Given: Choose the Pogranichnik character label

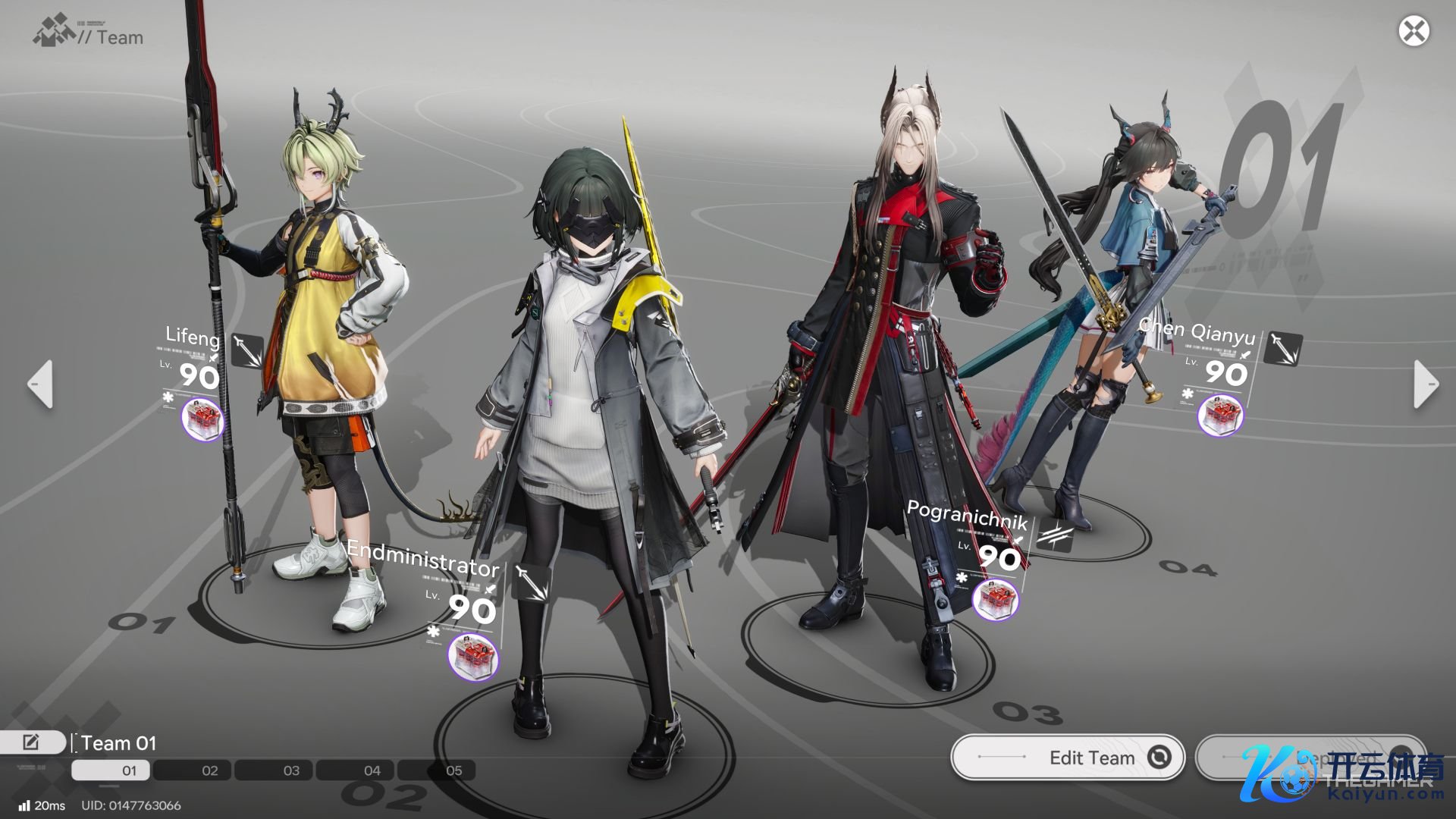Looking at the screenshot, I should pyautogui.click(x=967, y=516).
